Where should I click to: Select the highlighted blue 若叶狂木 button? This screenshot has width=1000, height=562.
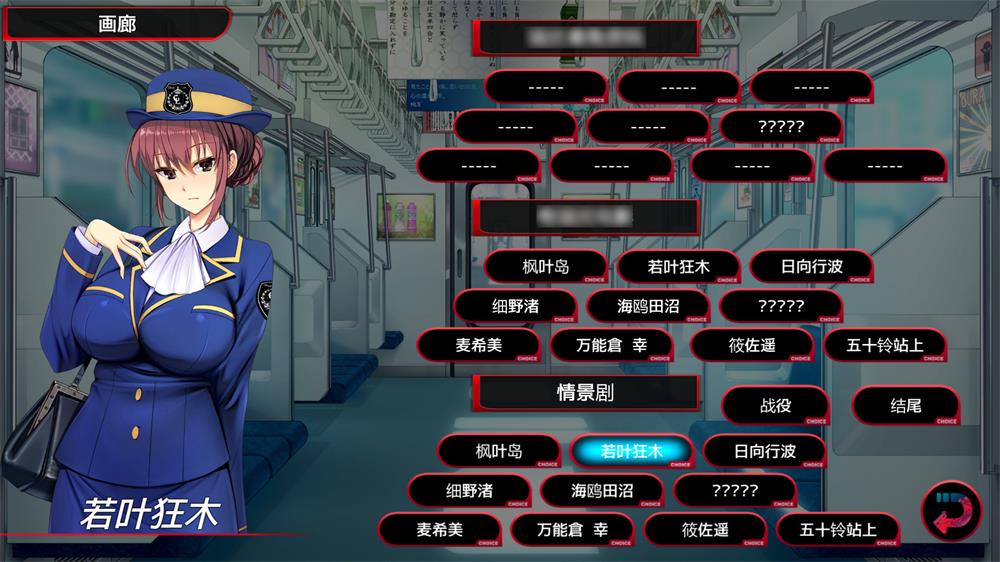click(632, 451)
